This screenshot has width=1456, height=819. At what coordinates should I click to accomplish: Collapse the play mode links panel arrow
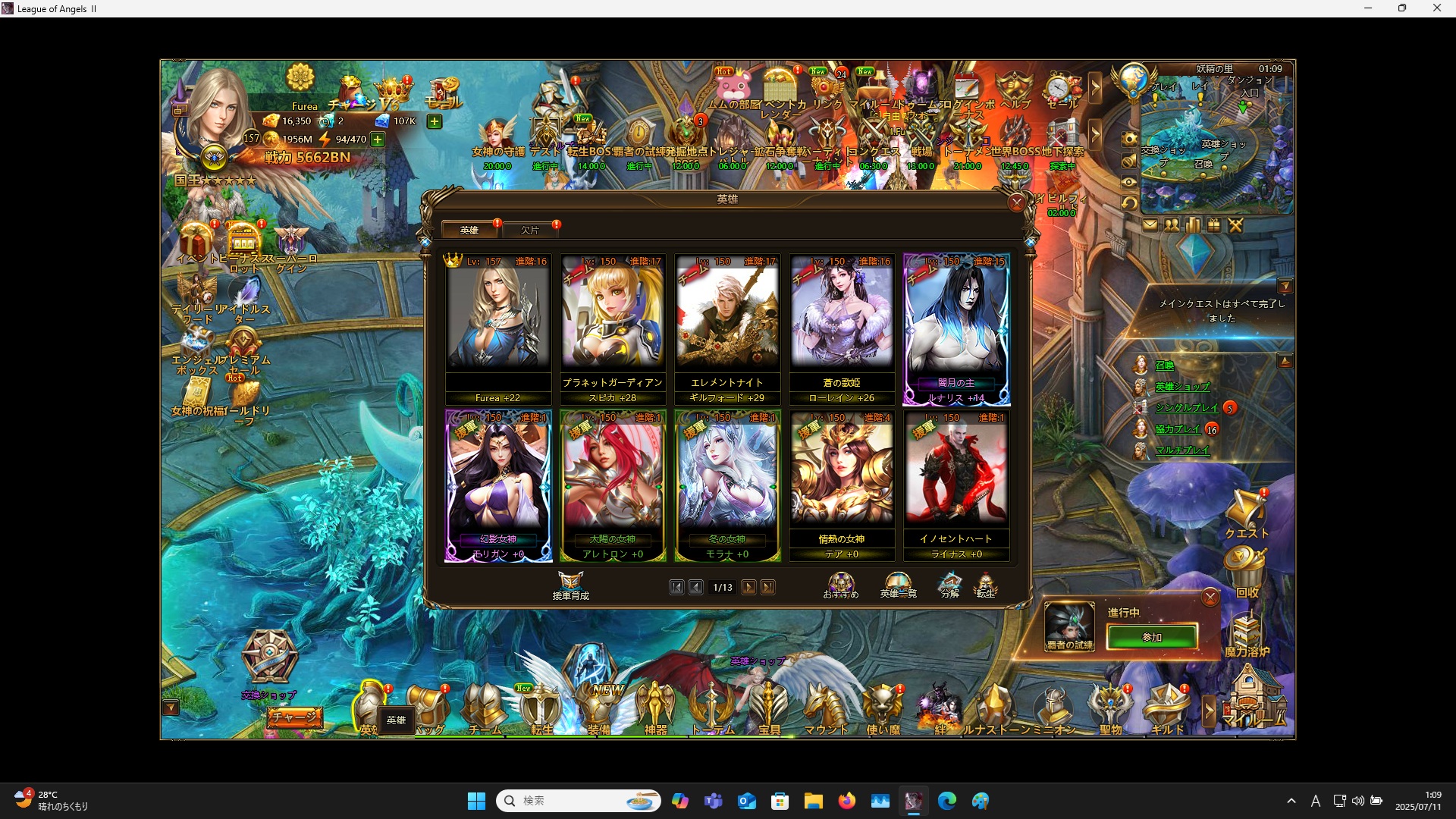pyautogui.click(x=1285, y=360)
